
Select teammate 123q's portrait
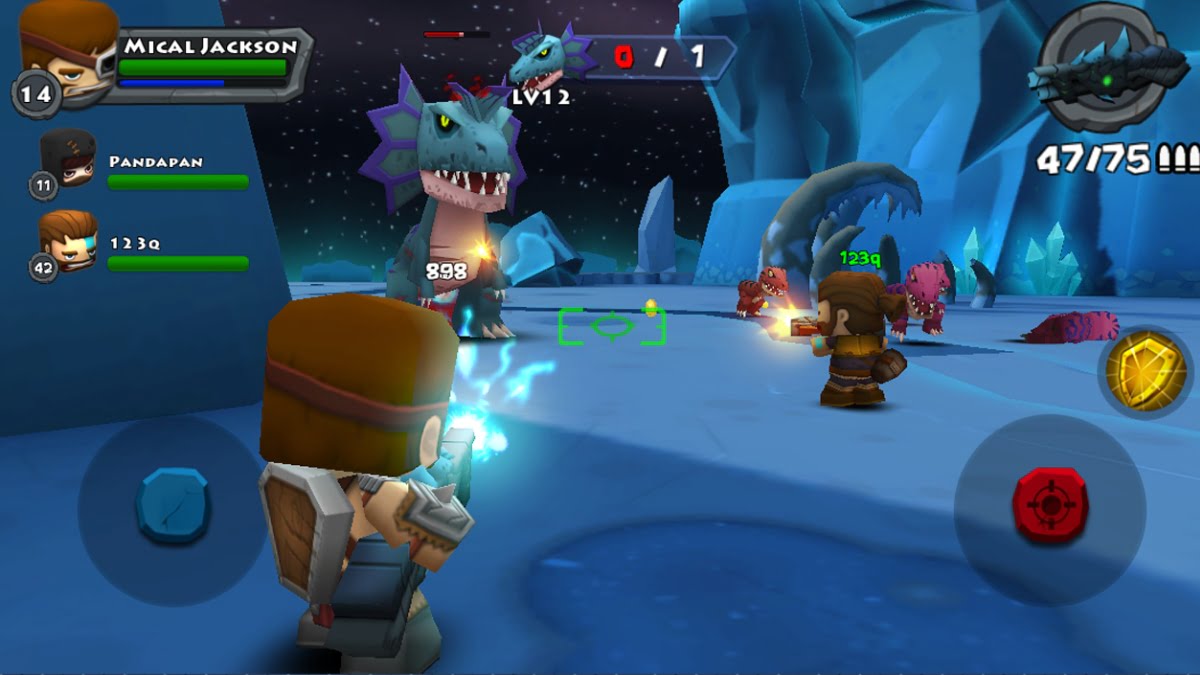tap(68, 242)
